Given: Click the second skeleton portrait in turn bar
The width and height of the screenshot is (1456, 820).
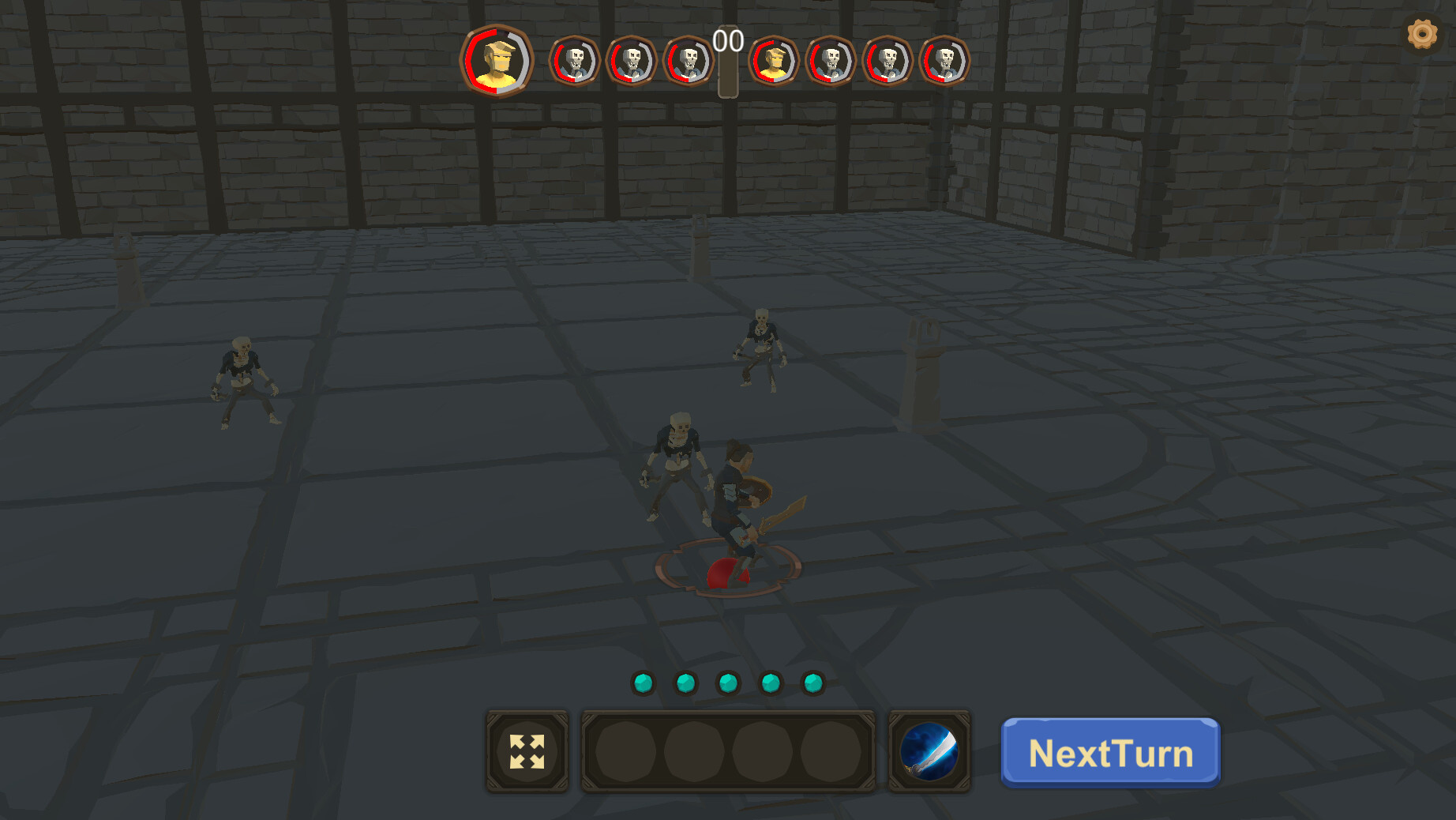Looking at the screenshot, I should click(632, 62).
